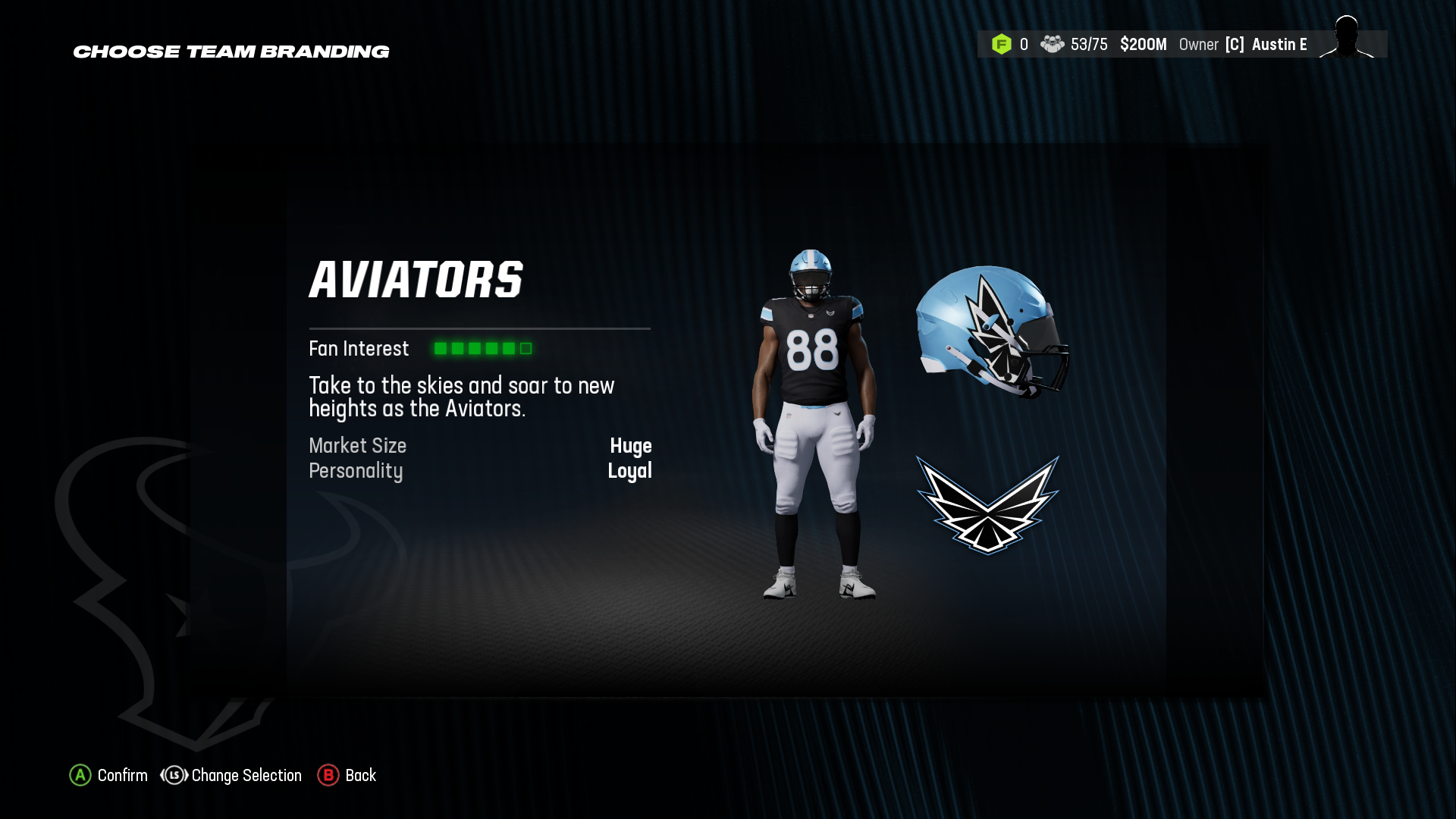This screenshot has height=819, width=1456.
Task: Click the franchise points coin icon
Action: (1003, 45)
